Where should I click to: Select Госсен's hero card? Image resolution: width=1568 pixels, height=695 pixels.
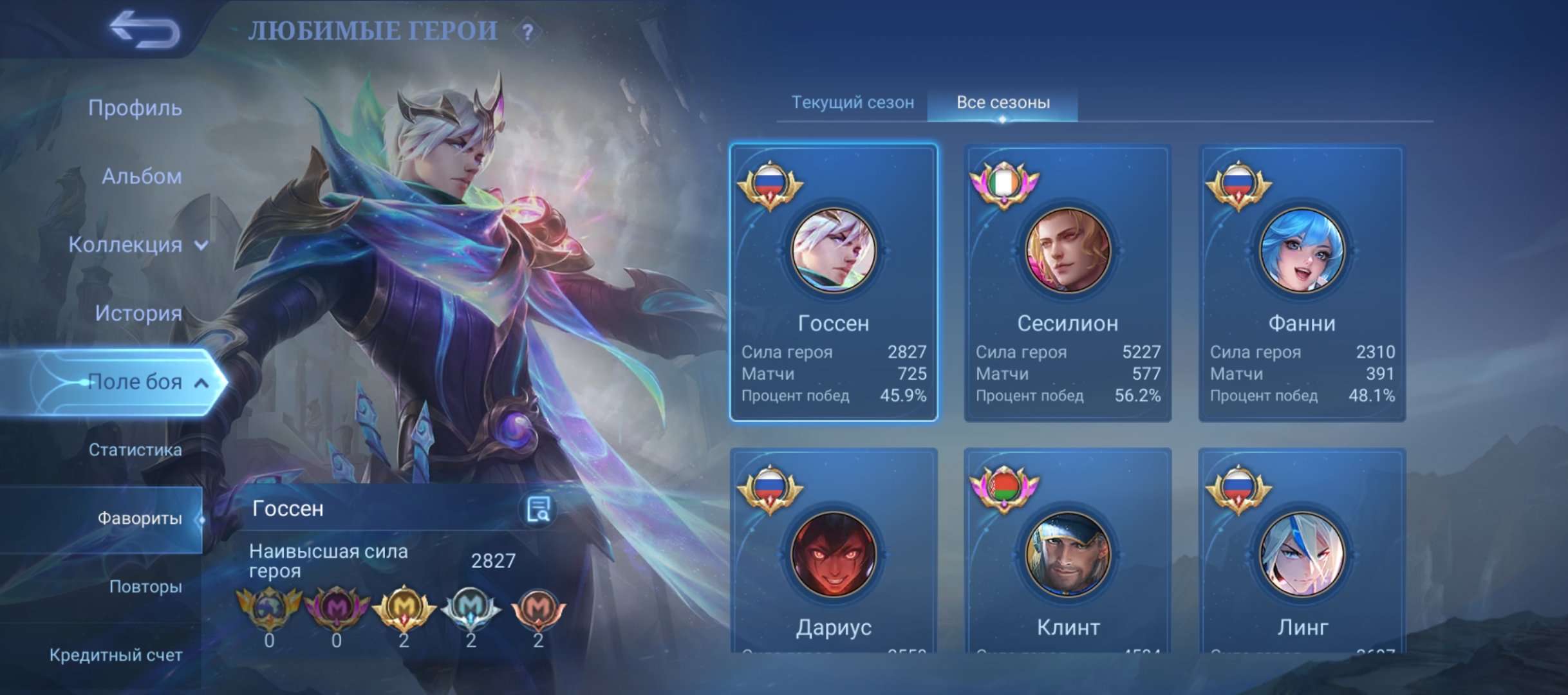833,283
